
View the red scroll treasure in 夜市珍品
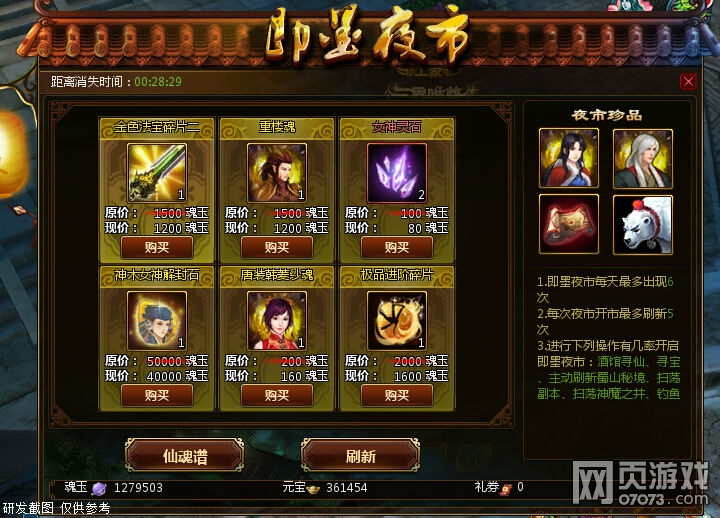click(x=569, y=224)
